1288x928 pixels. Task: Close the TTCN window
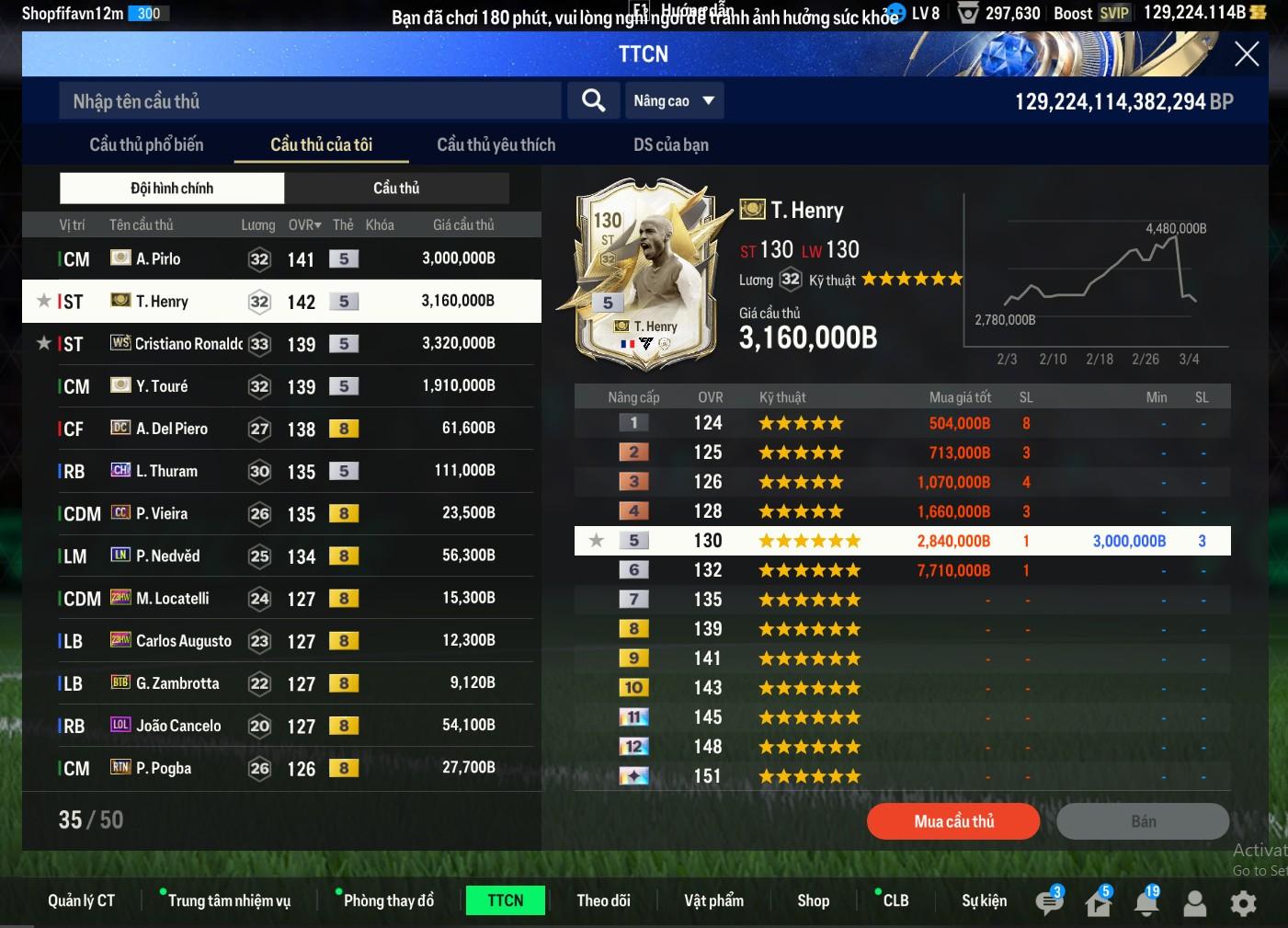pyautogui.click(x=1246, y=54)
